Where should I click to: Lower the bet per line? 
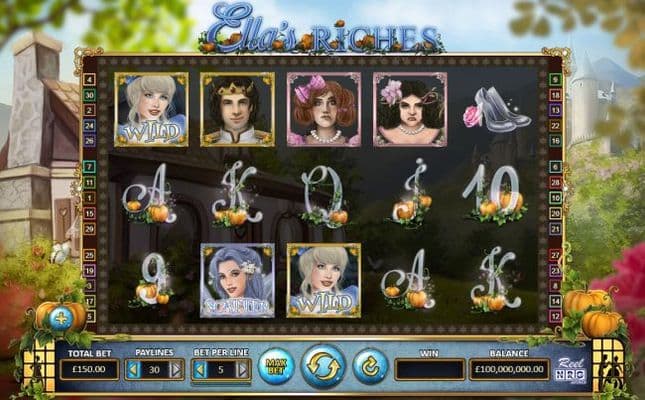pyautogui.click(x=198, y=370)
